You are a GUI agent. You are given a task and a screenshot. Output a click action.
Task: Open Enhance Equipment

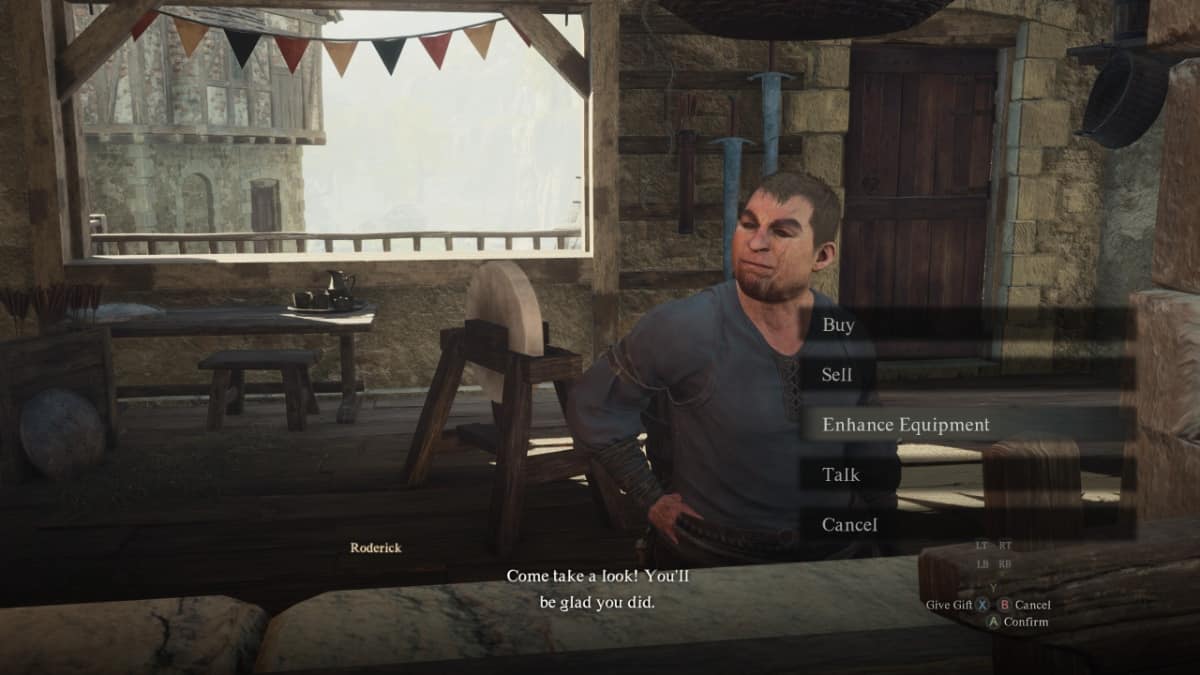pos(905,425)
